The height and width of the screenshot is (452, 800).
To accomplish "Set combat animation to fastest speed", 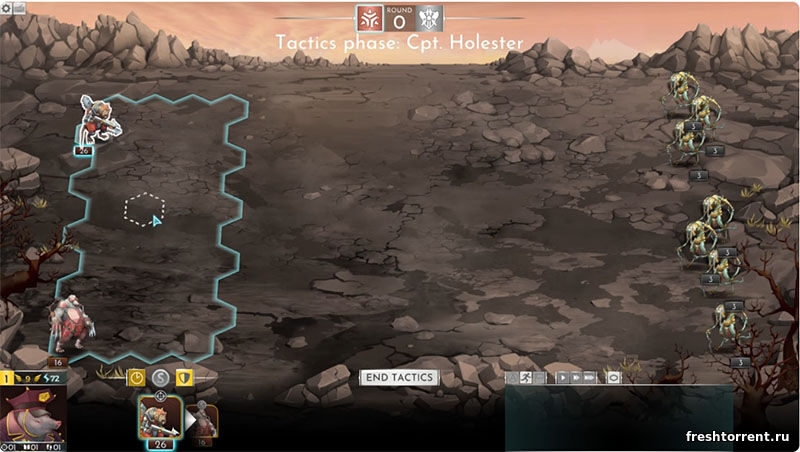I will (590, 378).
